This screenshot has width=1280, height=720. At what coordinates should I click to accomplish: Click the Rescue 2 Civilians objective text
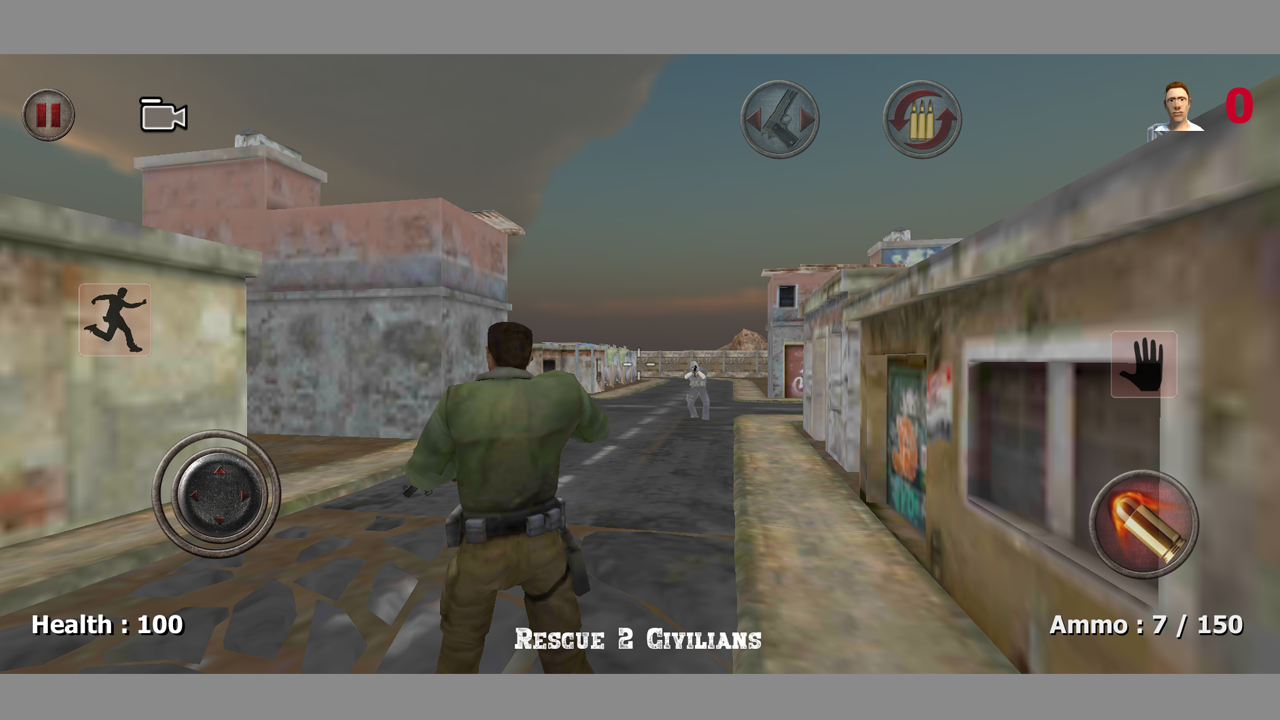(637, 640)
